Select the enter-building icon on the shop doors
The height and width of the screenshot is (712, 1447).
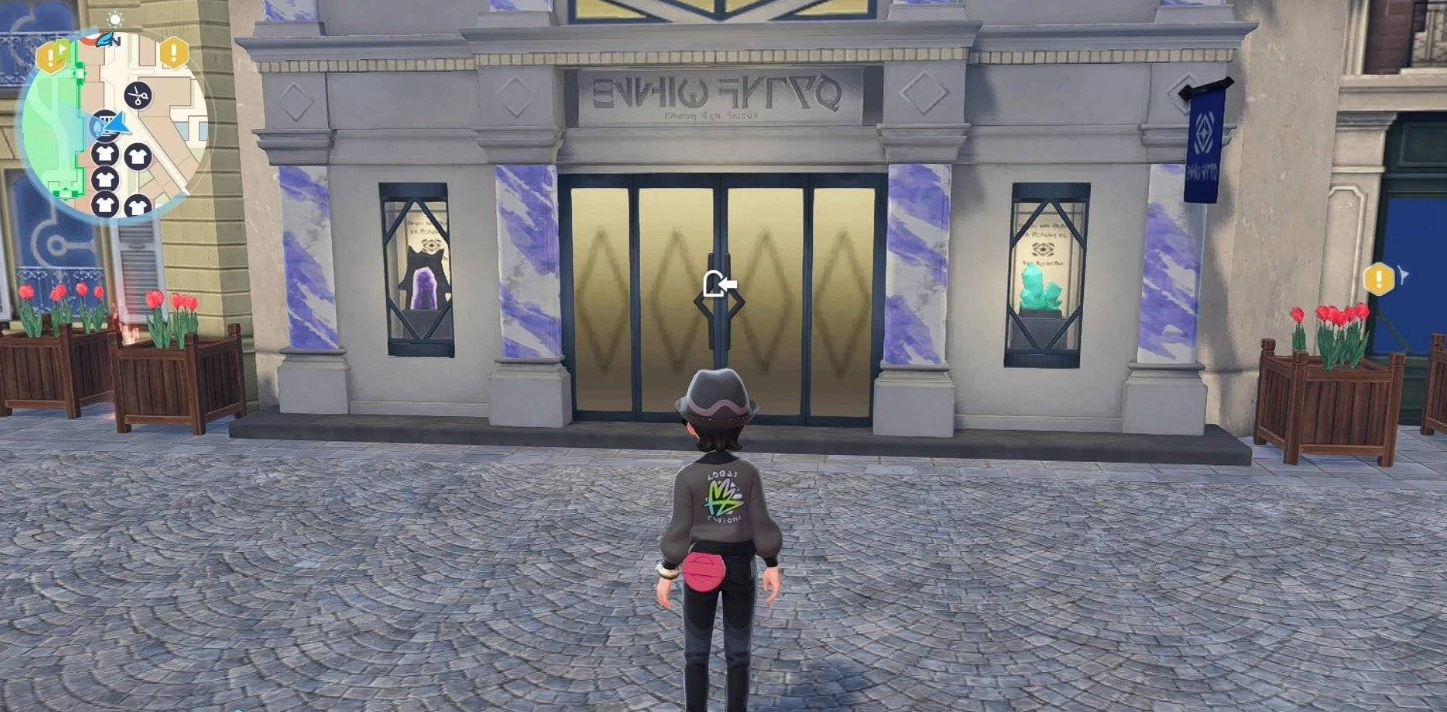[720, 285]
